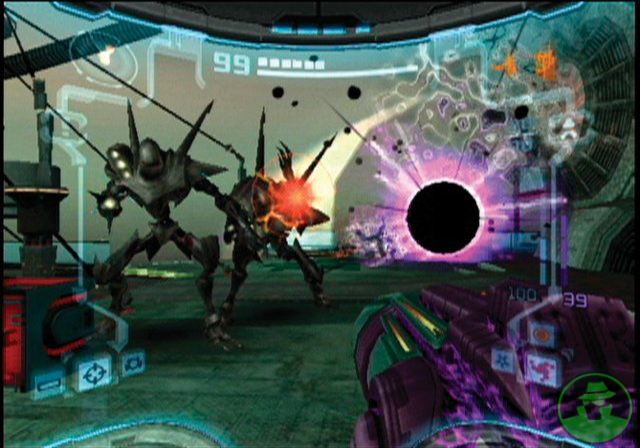The width and height of the screenshot is (640, 448).
Task: Select the Power Beam orange icon
Action: point(543,333)
